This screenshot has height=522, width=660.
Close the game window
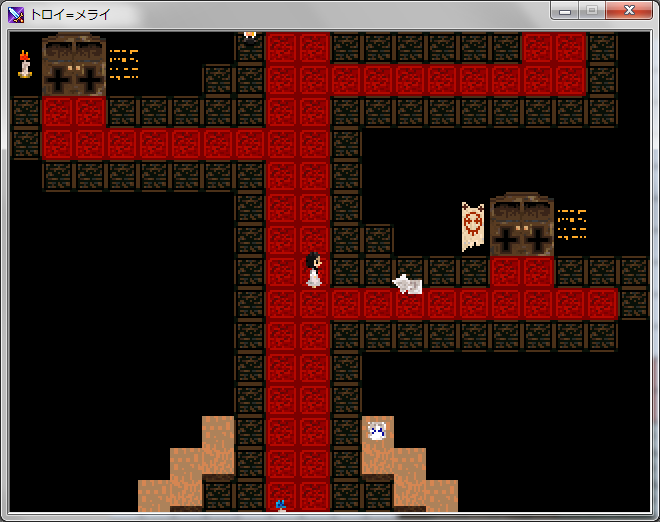click(630, 11)
